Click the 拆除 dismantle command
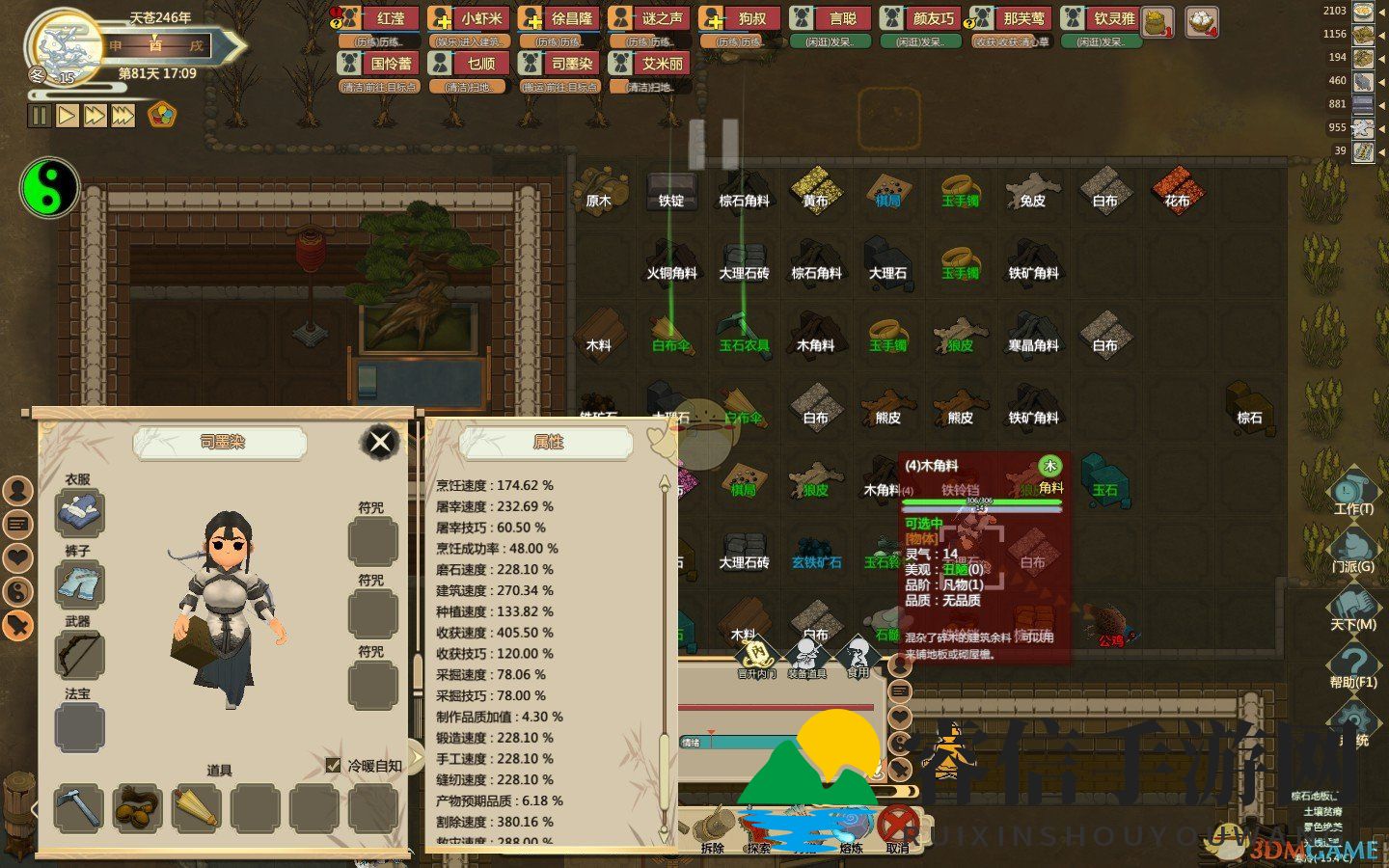Screen dimensions: 1389x868 pyautogui.click(x=713, y=829)
